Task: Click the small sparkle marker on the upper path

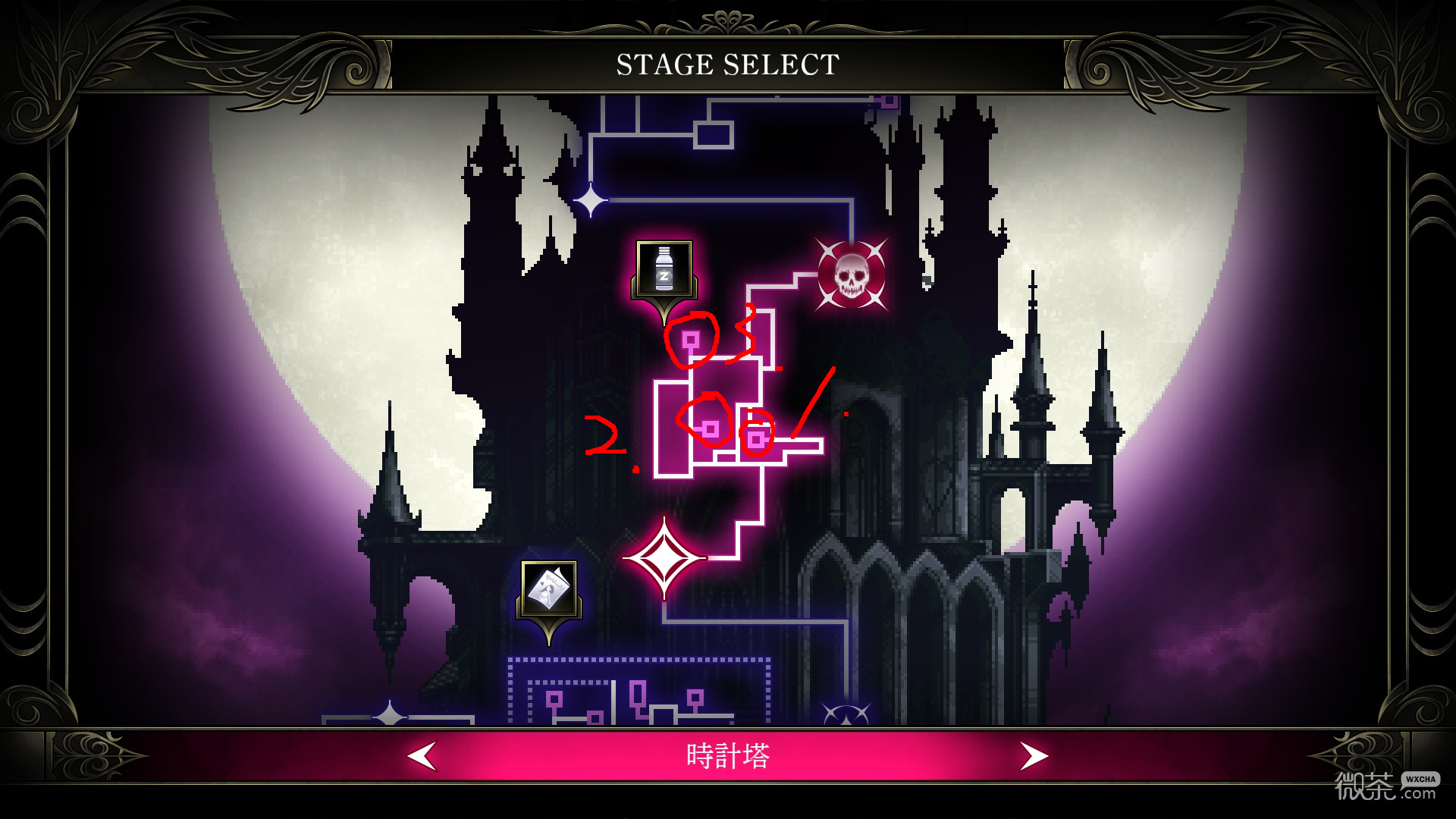Action: [x=590, y=199]
